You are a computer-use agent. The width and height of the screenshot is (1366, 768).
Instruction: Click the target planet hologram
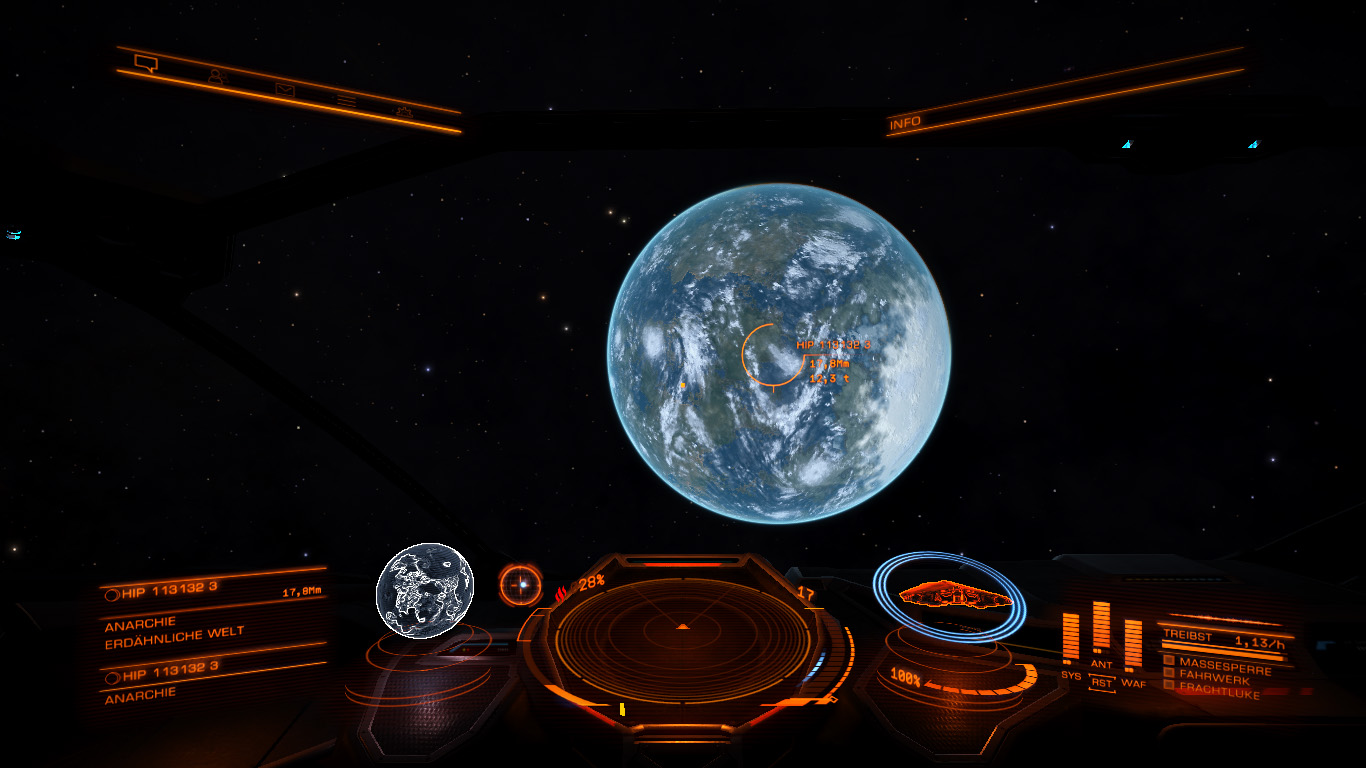click(424, 591)
